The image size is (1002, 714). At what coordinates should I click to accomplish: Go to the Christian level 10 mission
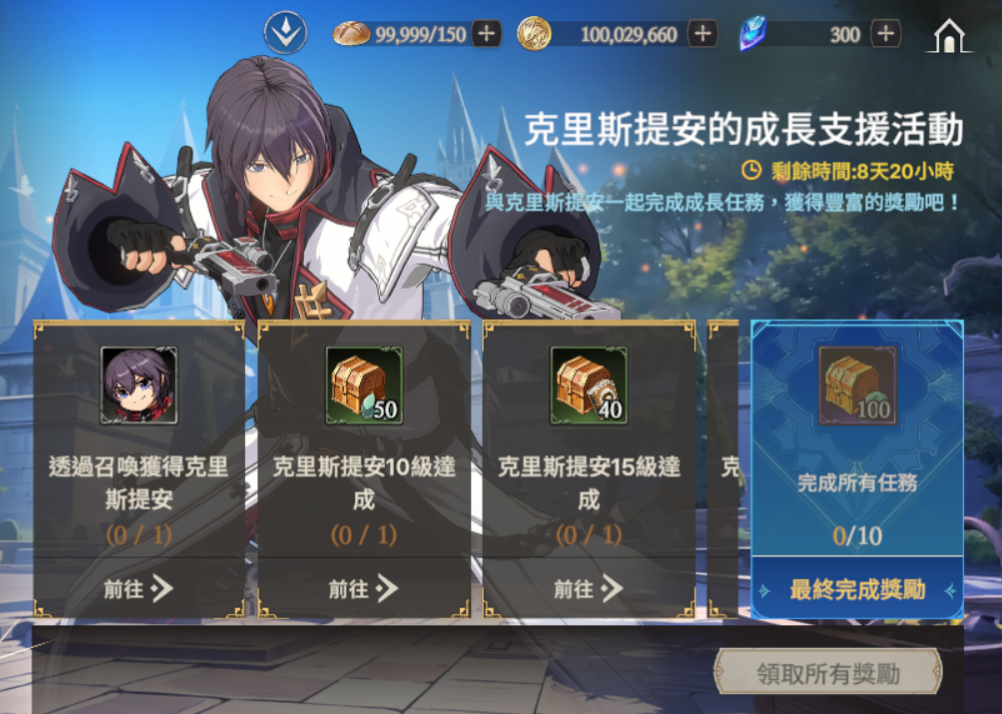tap(363, 589)
